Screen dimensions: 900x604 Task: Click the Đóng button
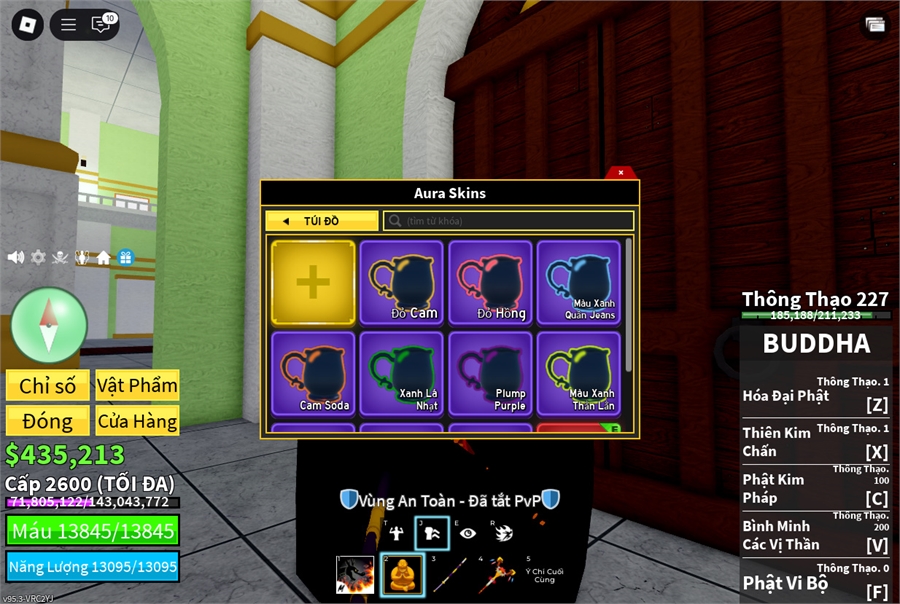[x=47, y=421]
